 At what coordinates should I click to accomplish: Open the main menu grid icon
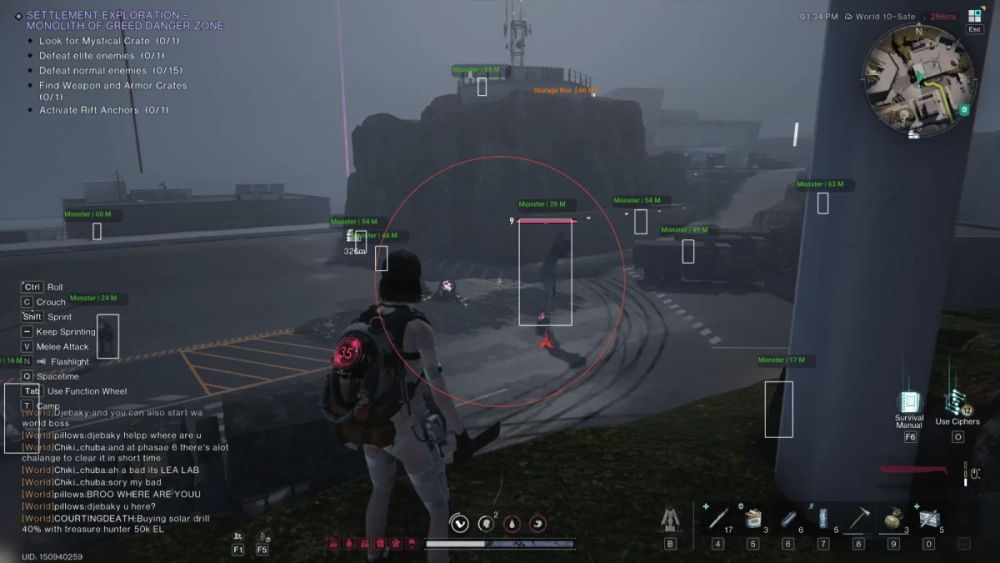975,16
